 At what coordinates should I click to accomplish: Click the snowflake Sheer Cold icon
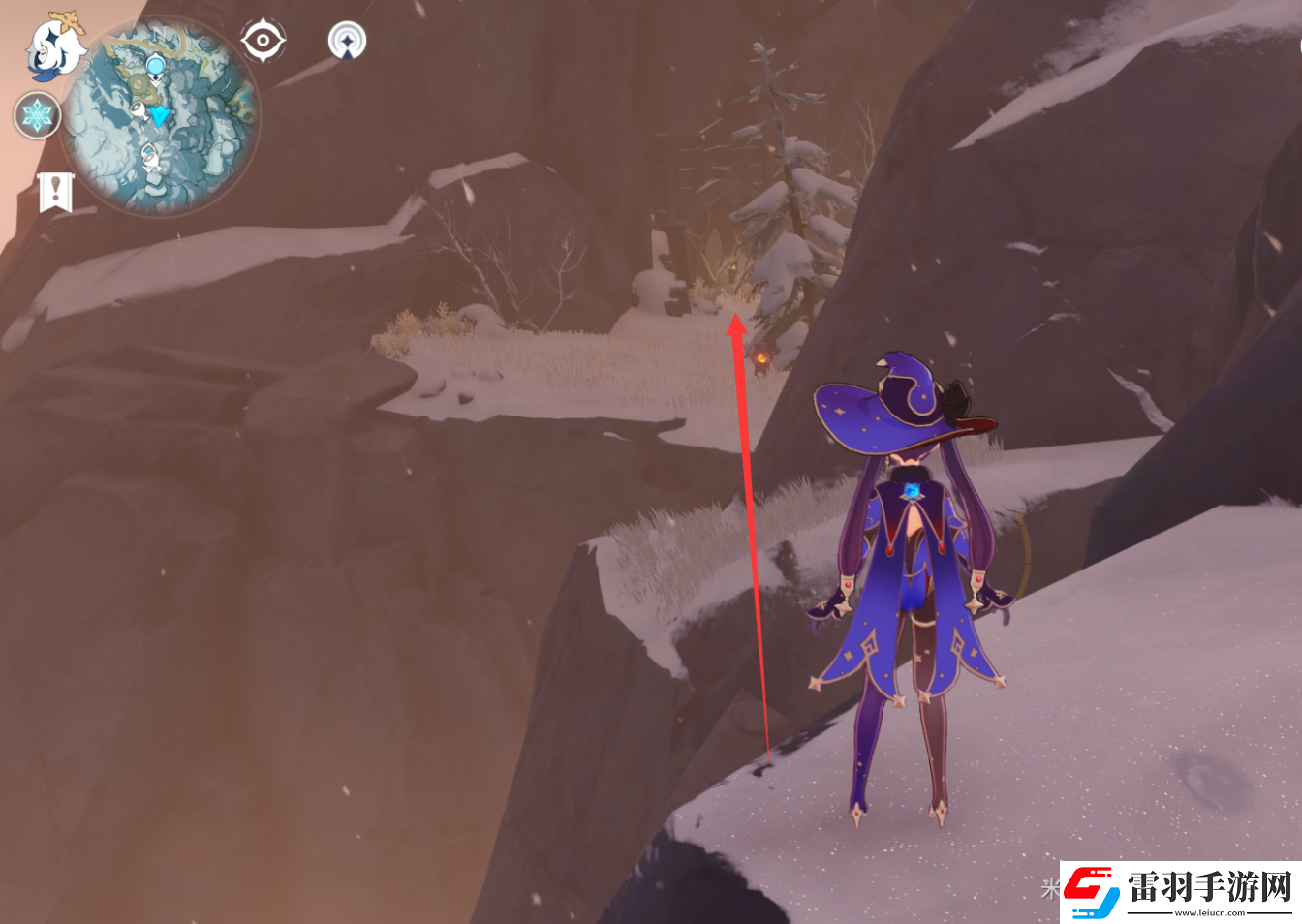[38, 116]
